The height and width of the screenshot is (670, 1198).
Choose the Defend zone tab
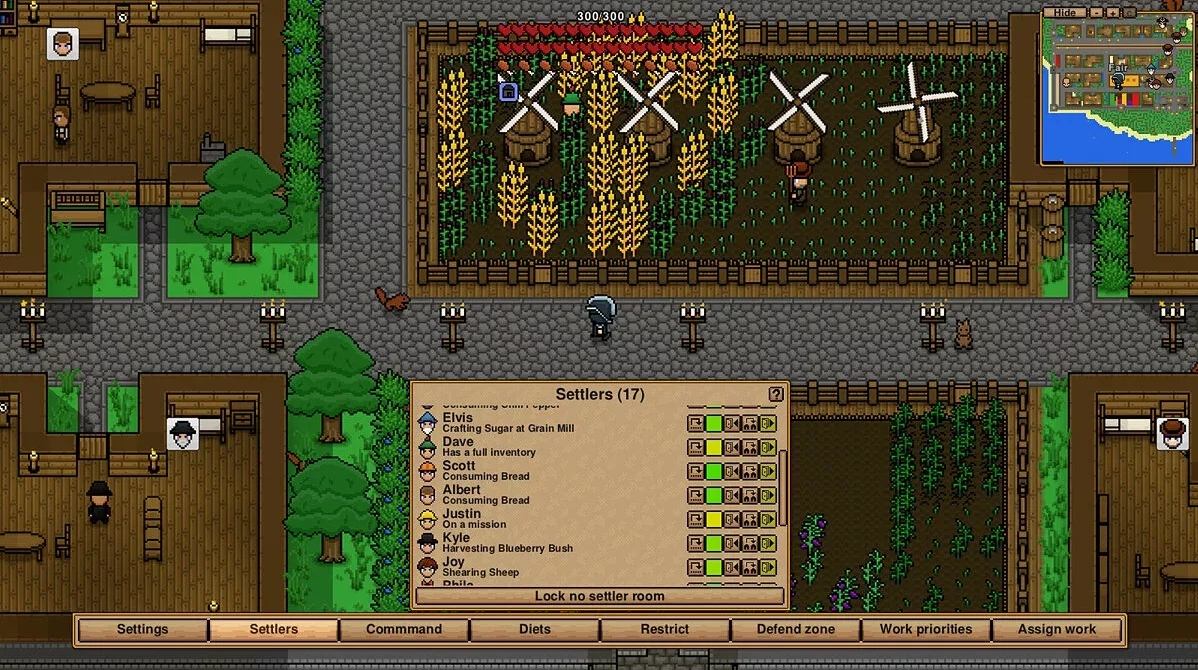coord(796,629)
